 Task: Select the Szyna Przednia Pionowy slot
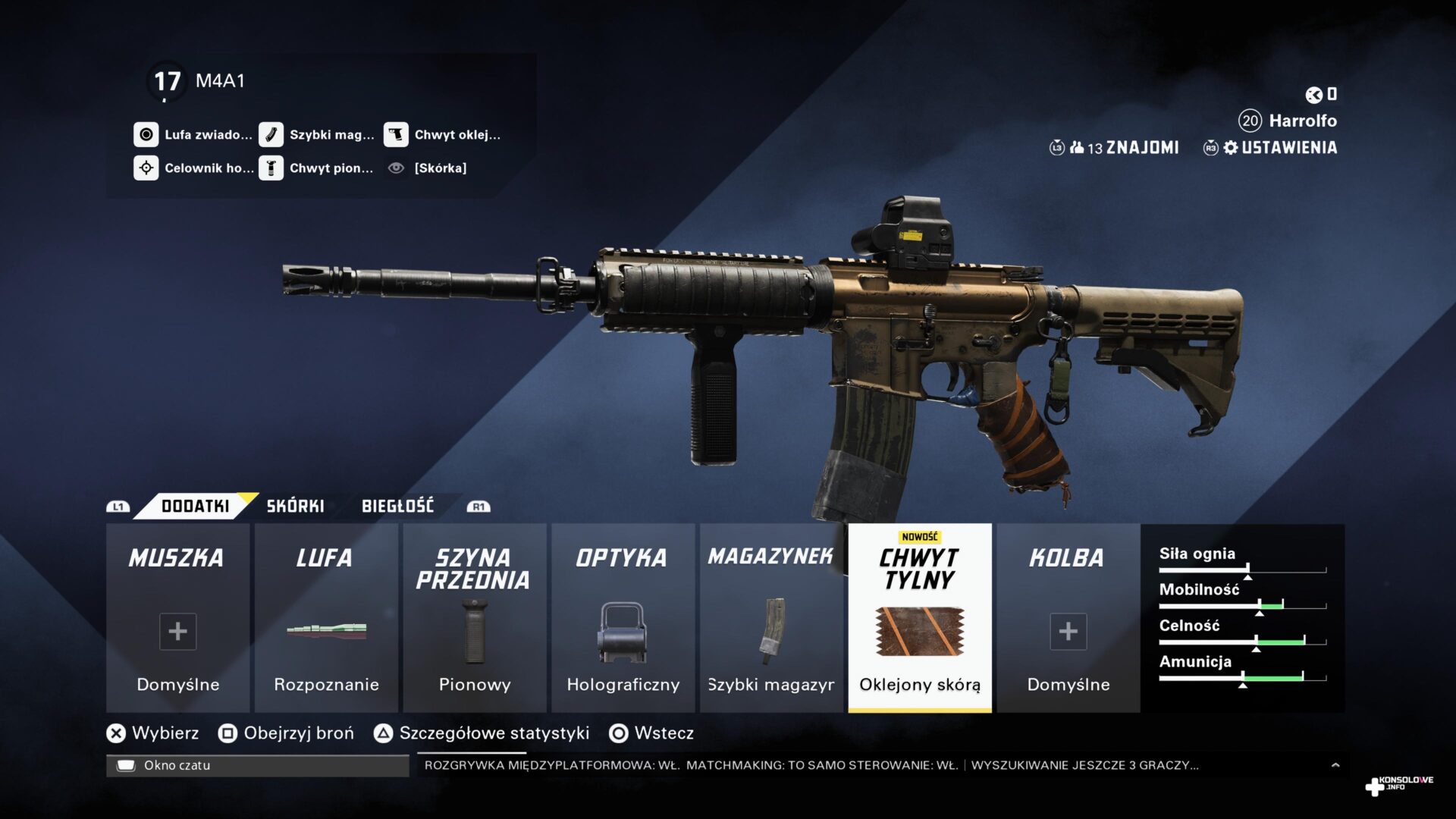click(475, 618)
